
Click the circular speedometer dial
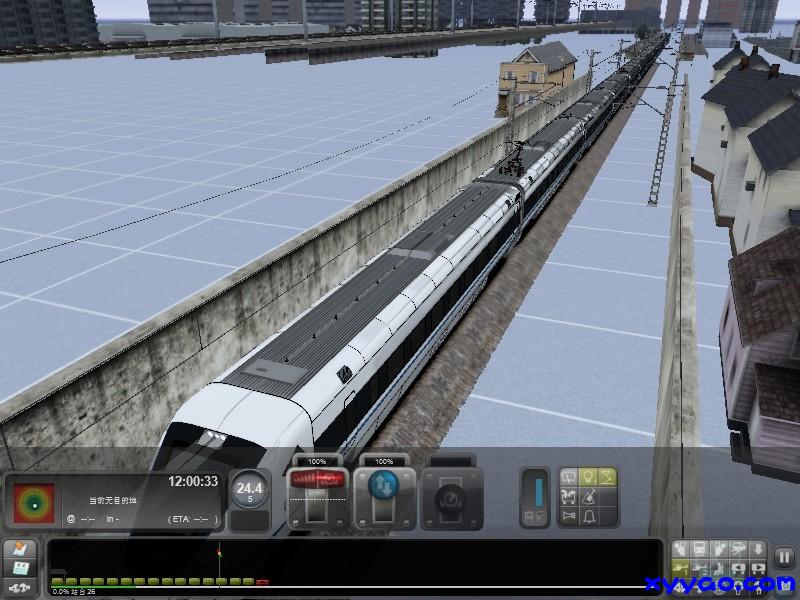click(x=249, y=490)
